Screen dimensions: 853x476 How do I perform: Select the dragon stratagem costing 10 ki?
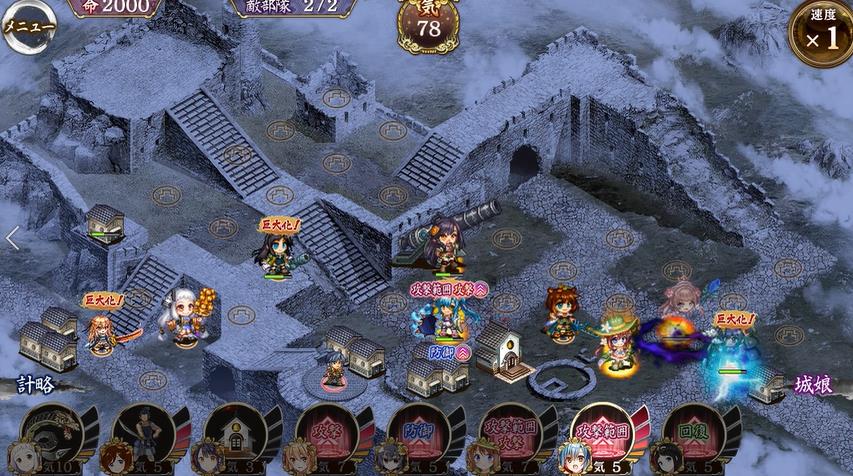pyautogui.click(x=52, y=438)
